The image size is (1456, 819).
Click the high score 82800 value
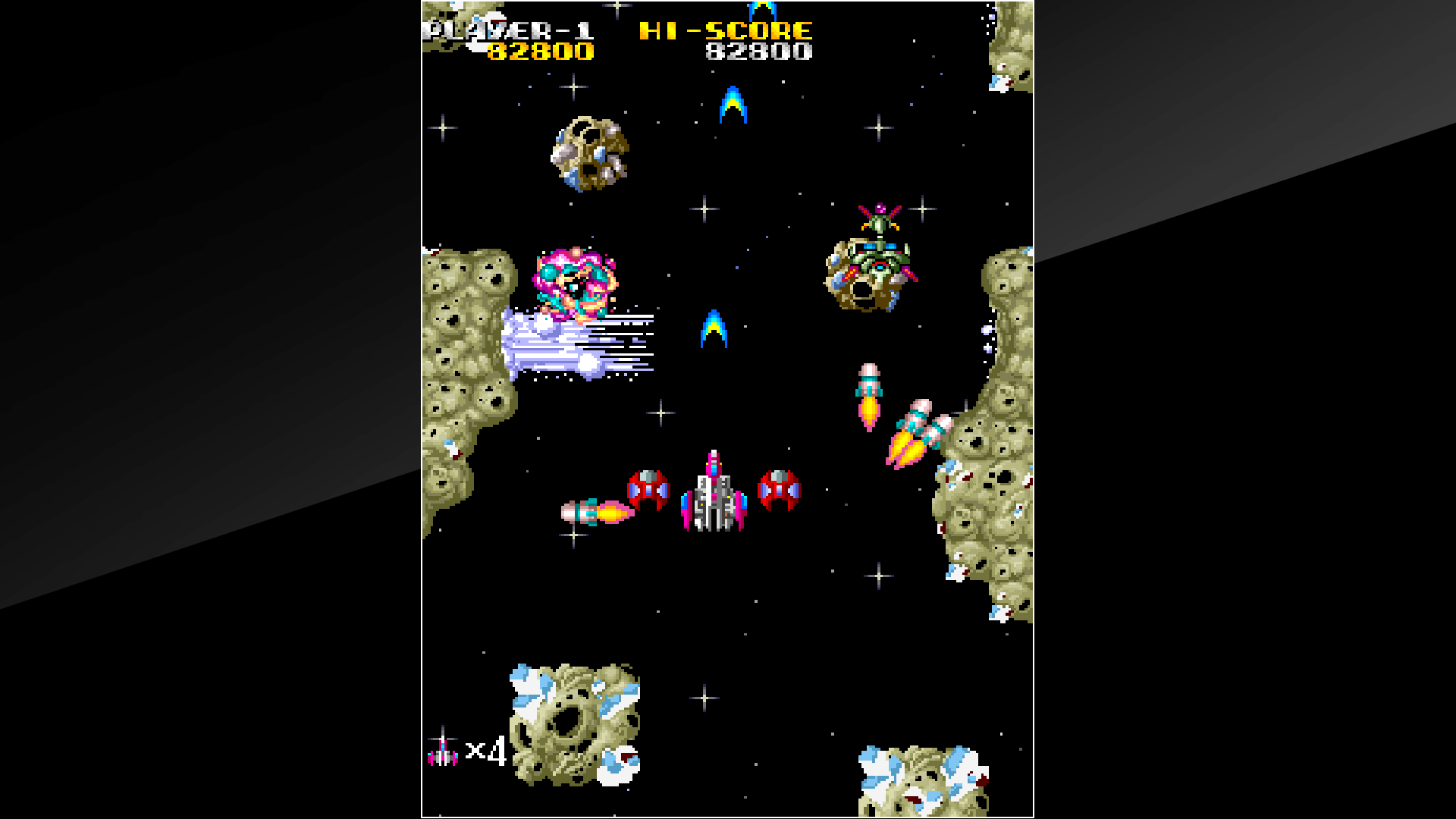[760, 53]
